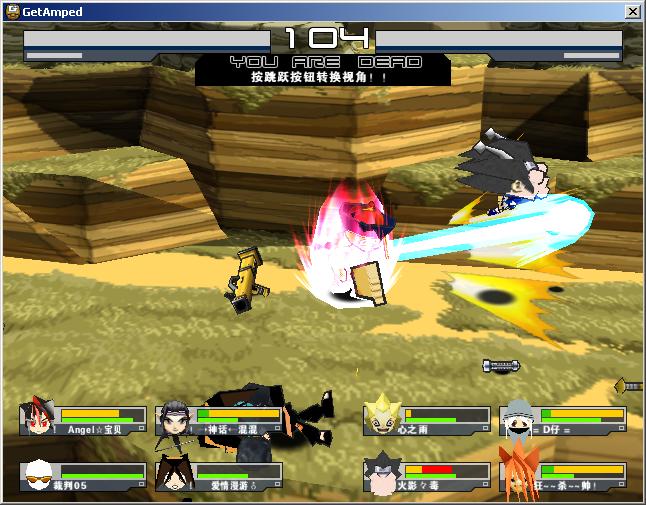The height and width of the screenshot is (505, 646).
Task: Select the D仔 player panel
Action: [563, 420]
